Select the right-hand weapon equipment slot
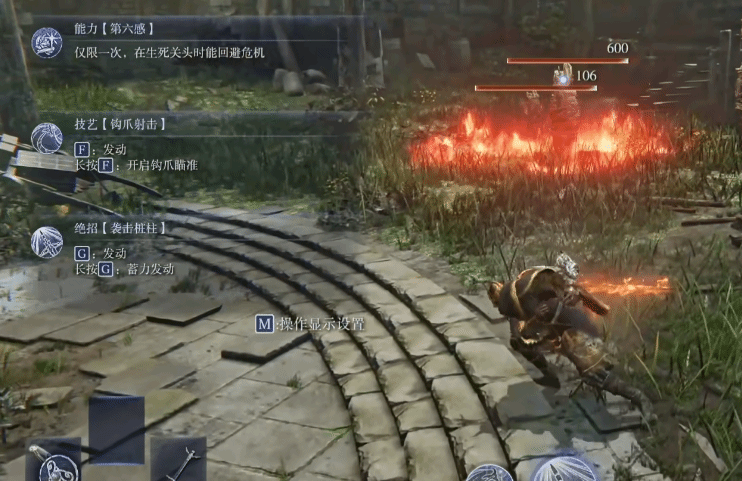The height and width of the screenshot is (481, 742). (x=179, y=460)
